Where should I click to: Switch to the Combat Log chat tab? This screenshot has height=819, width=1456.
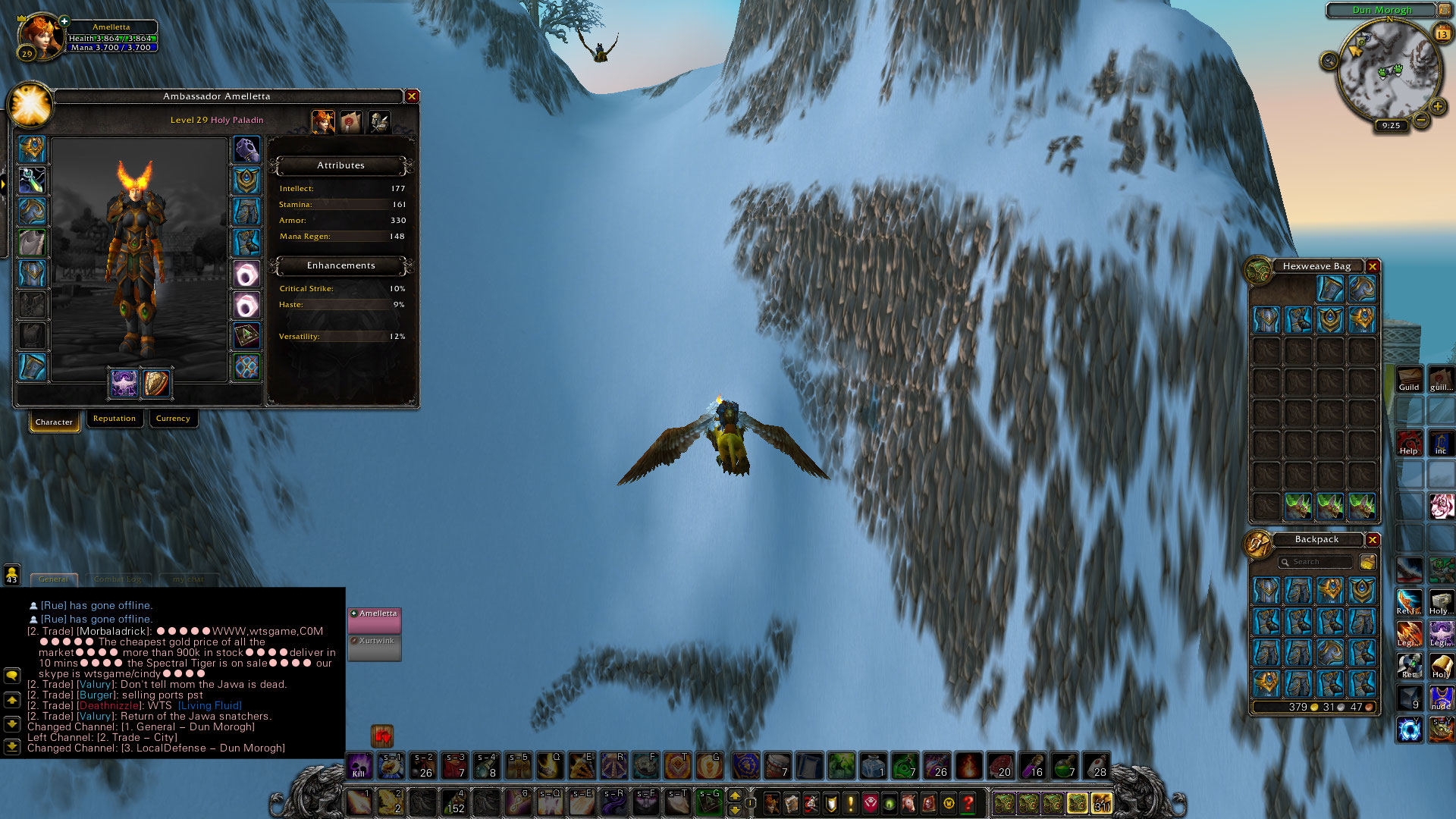pos(118,579)
